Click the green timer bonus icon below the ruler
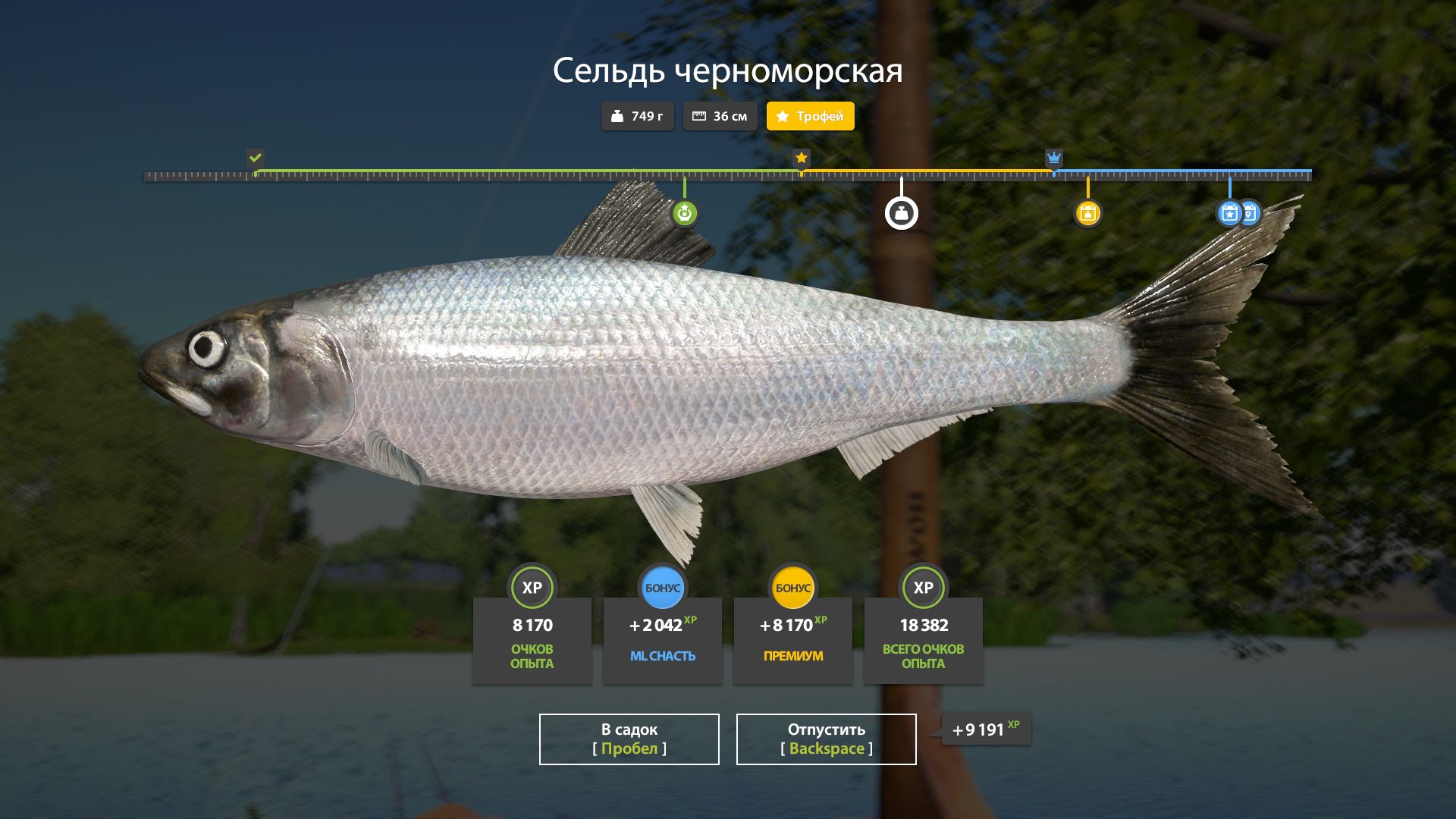The image size is (1456, 819). 685,213
